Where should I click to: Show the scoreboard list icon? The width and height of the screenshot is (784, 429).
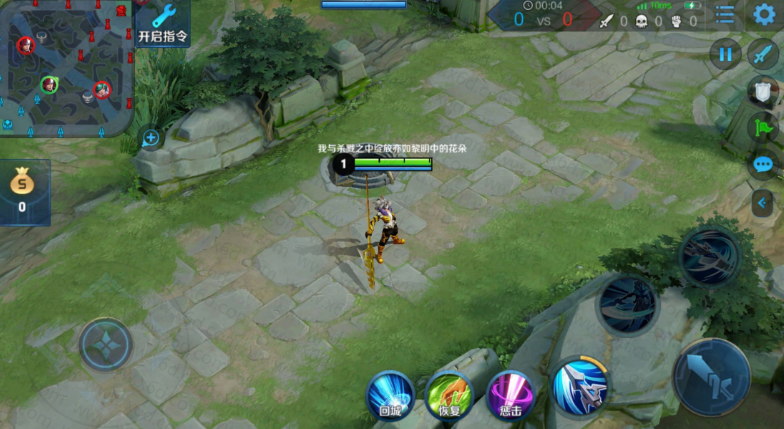point(725,14)
